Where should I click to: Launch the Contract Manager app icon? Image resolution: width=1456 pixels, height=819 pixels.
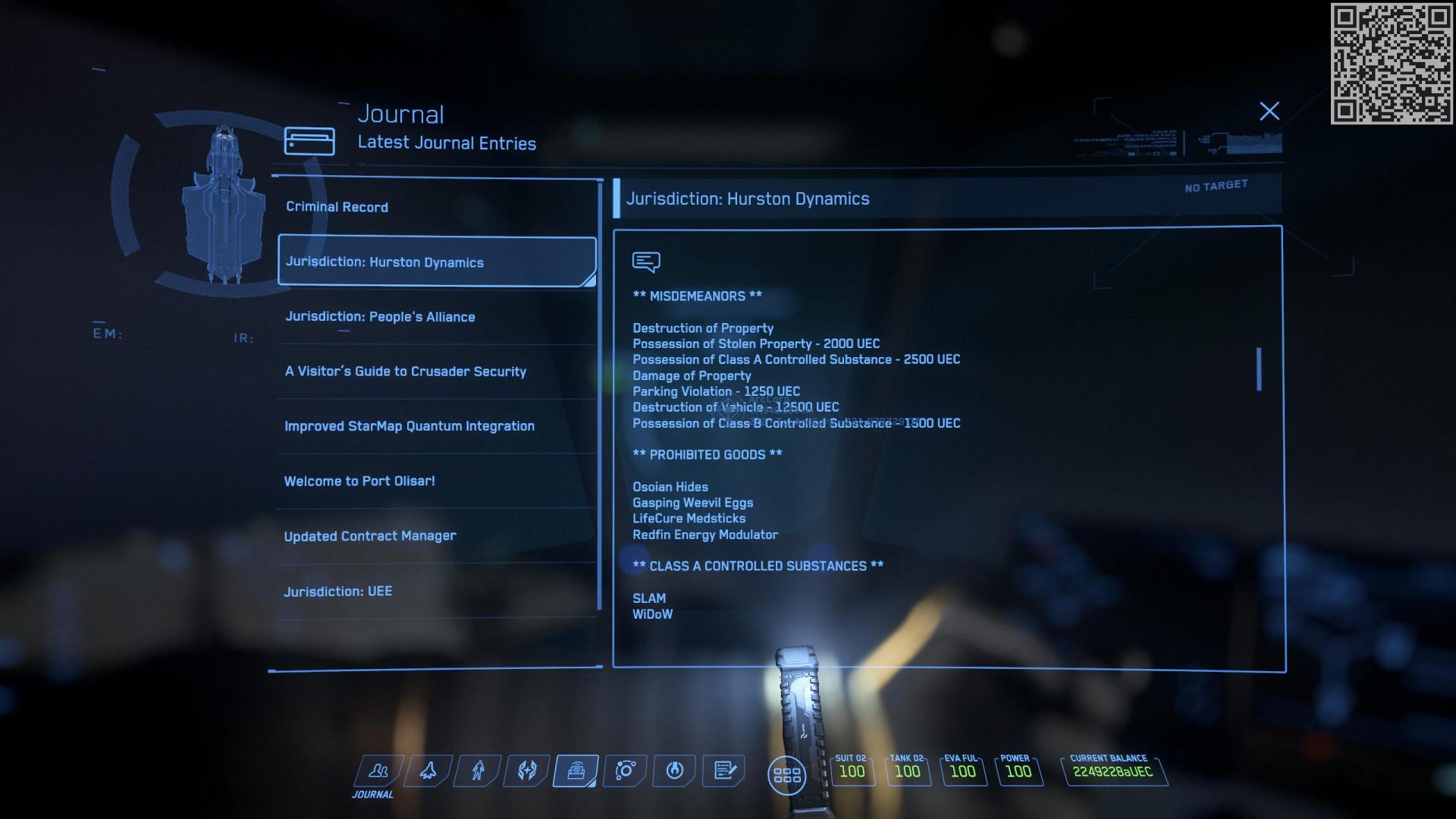[723, 770]
